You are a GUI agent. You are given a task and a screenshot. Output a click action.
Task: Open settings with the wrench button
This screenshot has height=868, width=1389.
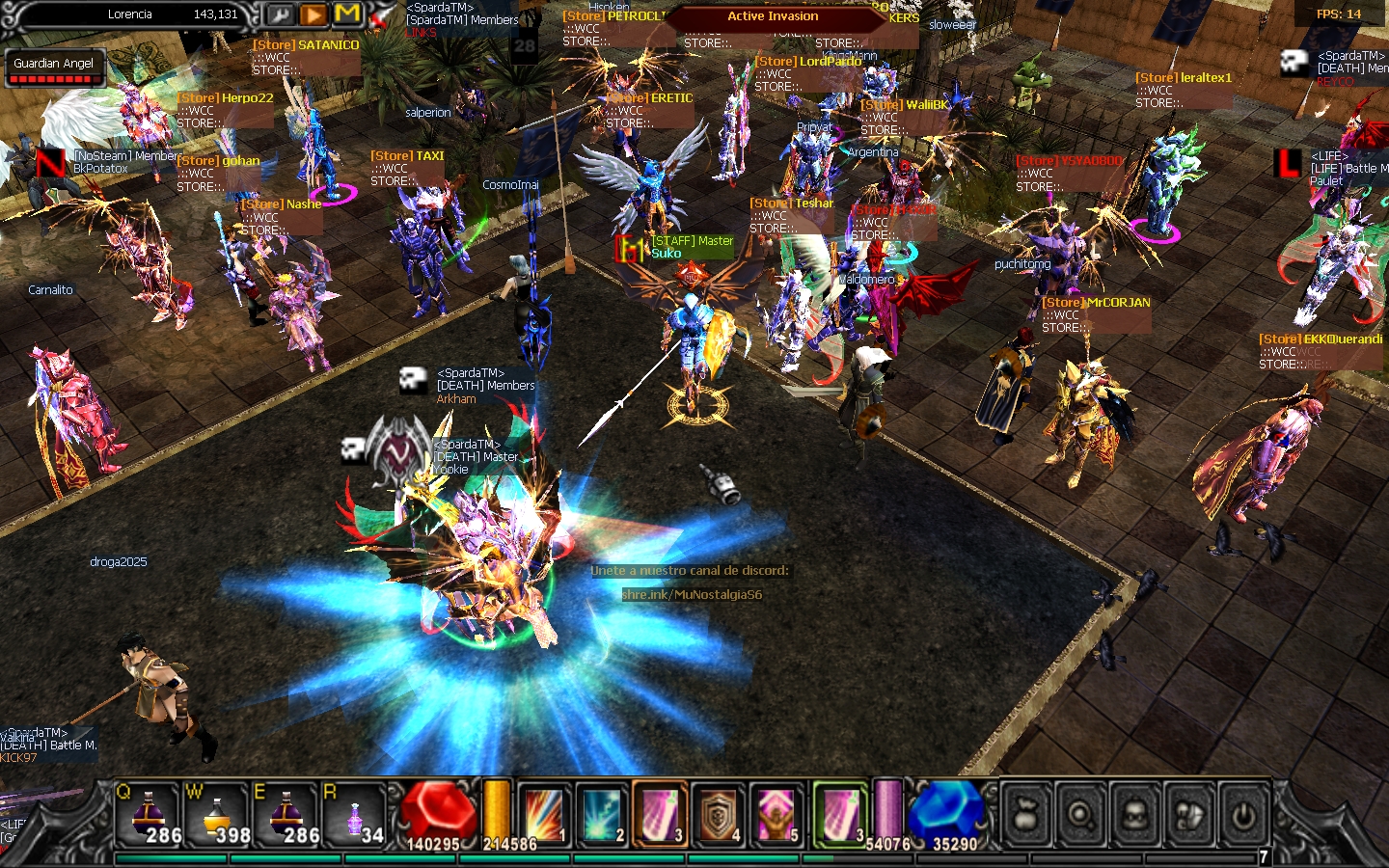point(280,14)
